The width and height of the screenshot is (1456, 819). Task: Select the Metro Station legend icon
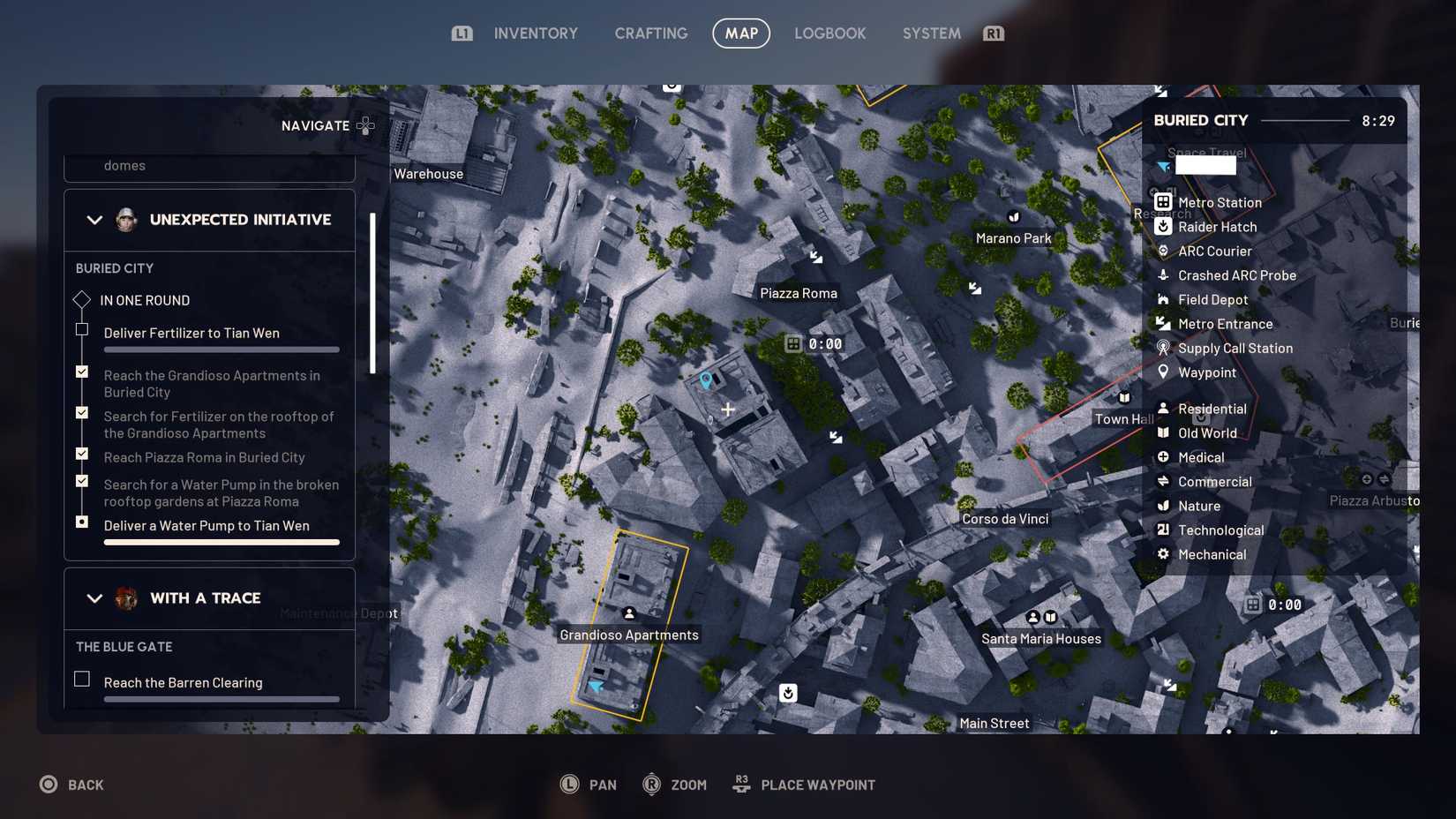[x=1165, y=202]
